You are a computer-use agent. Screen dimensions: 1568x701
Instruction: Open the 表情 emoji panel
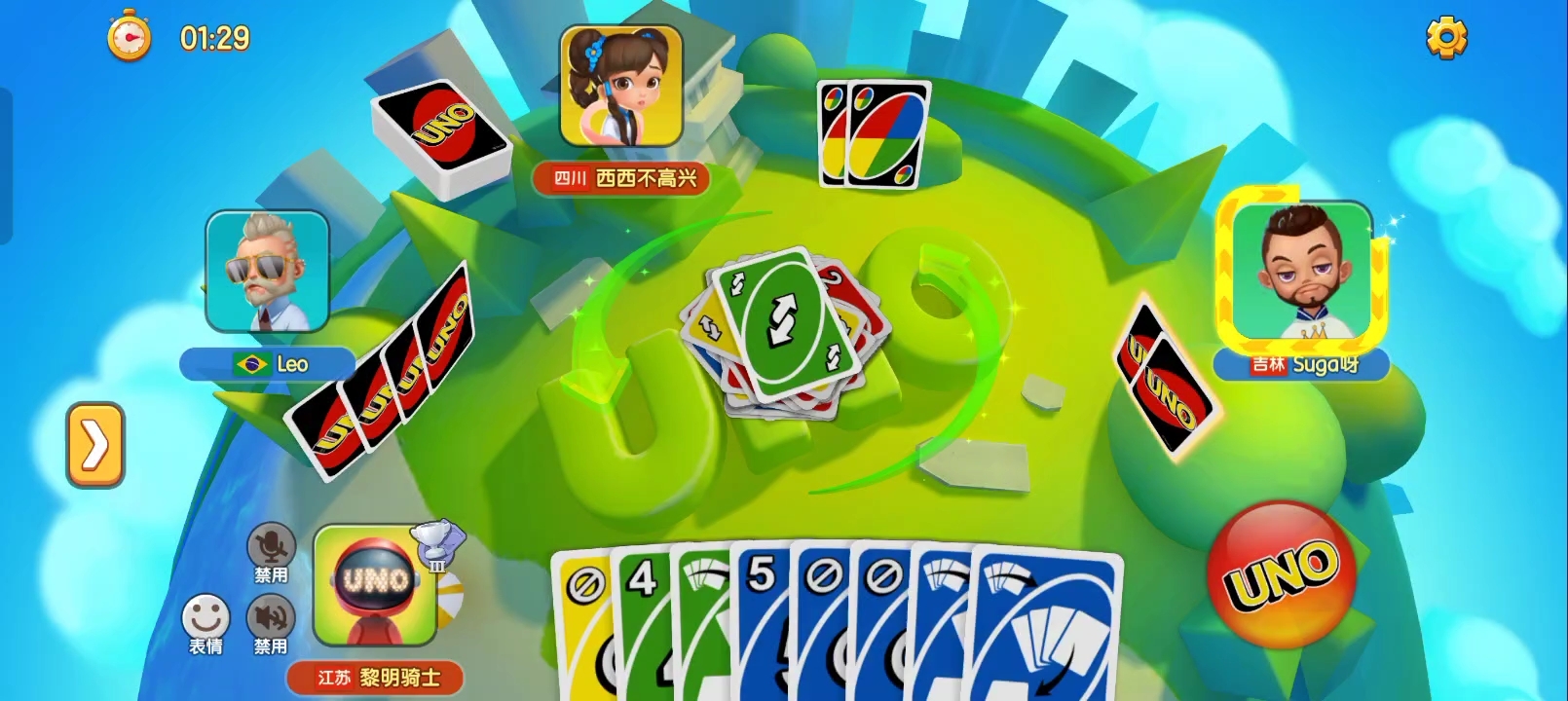(204, 615)
